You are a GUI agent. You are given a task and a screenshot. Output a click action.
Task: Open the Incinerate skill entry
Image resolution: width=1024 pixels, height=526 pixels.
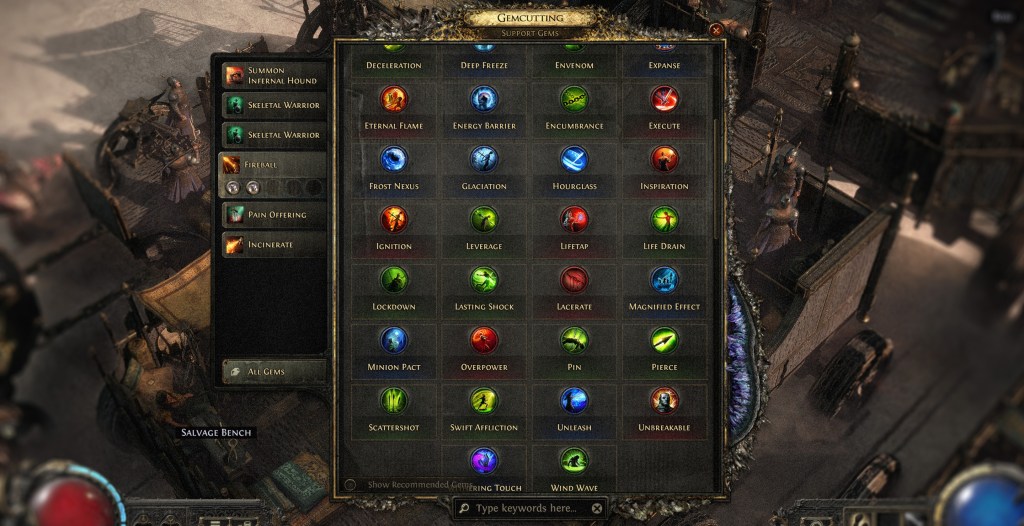273,244
